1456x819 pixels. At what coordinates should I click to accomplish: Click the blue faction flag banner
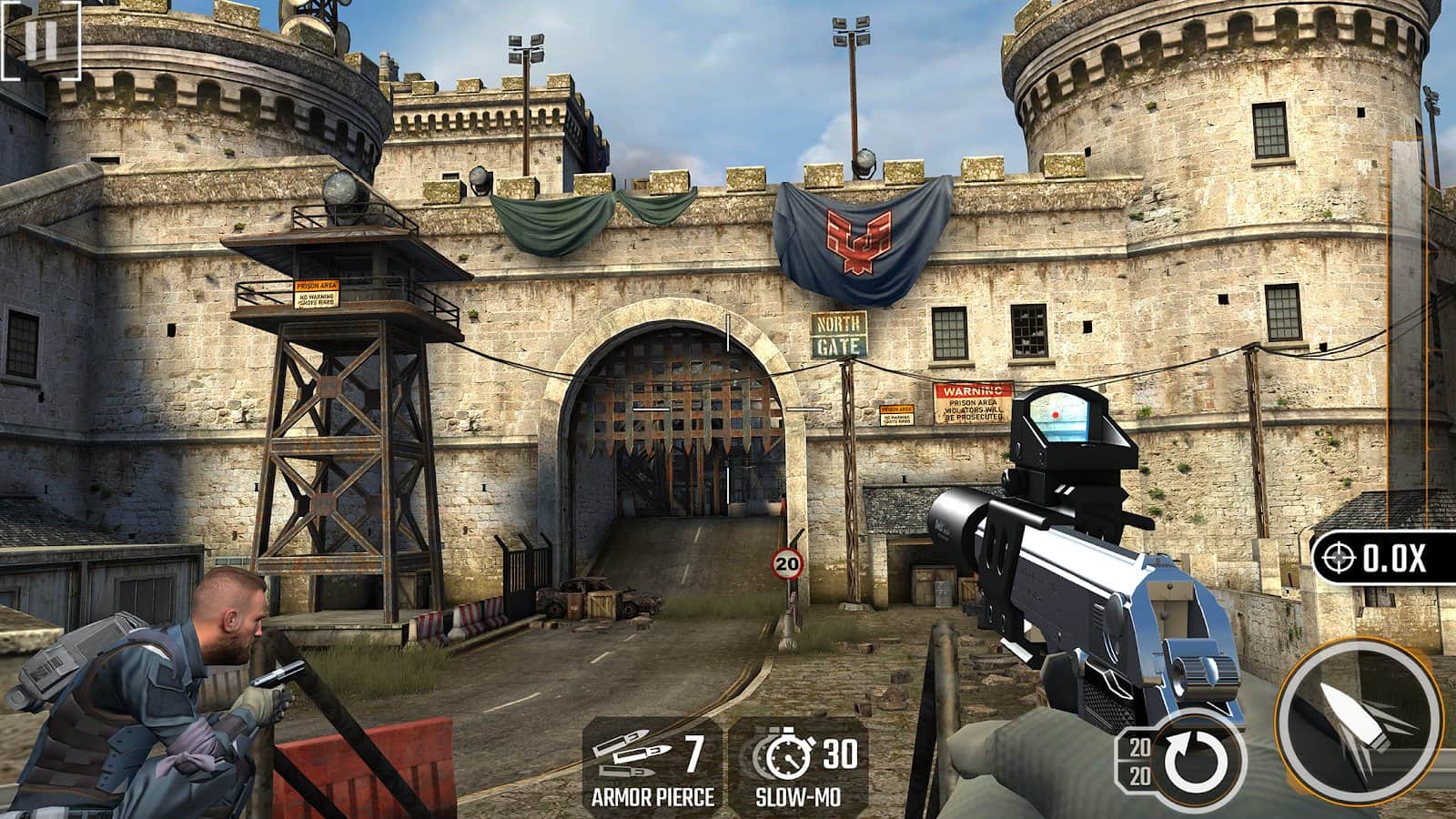(856, 238)
